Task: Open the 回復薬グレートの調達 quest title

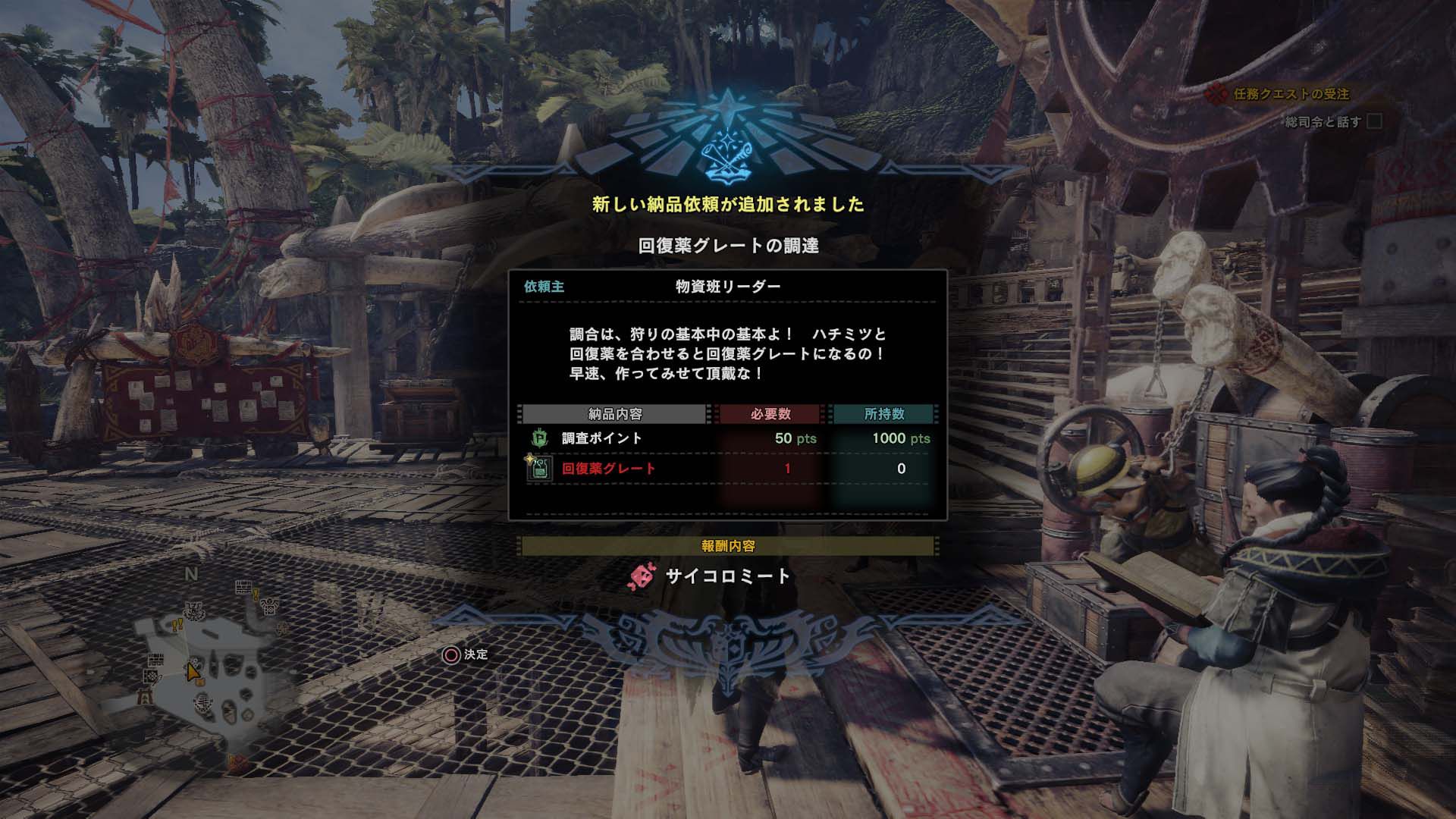Action: (727, 243)
